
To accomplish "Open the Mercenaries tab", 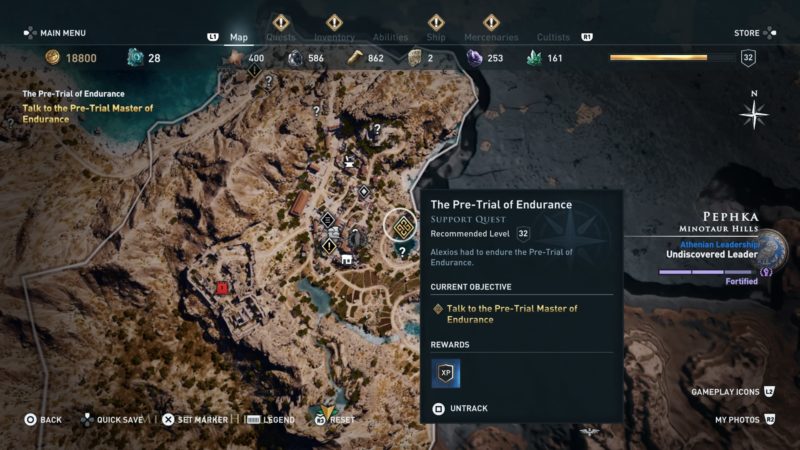I will (491, 37).
